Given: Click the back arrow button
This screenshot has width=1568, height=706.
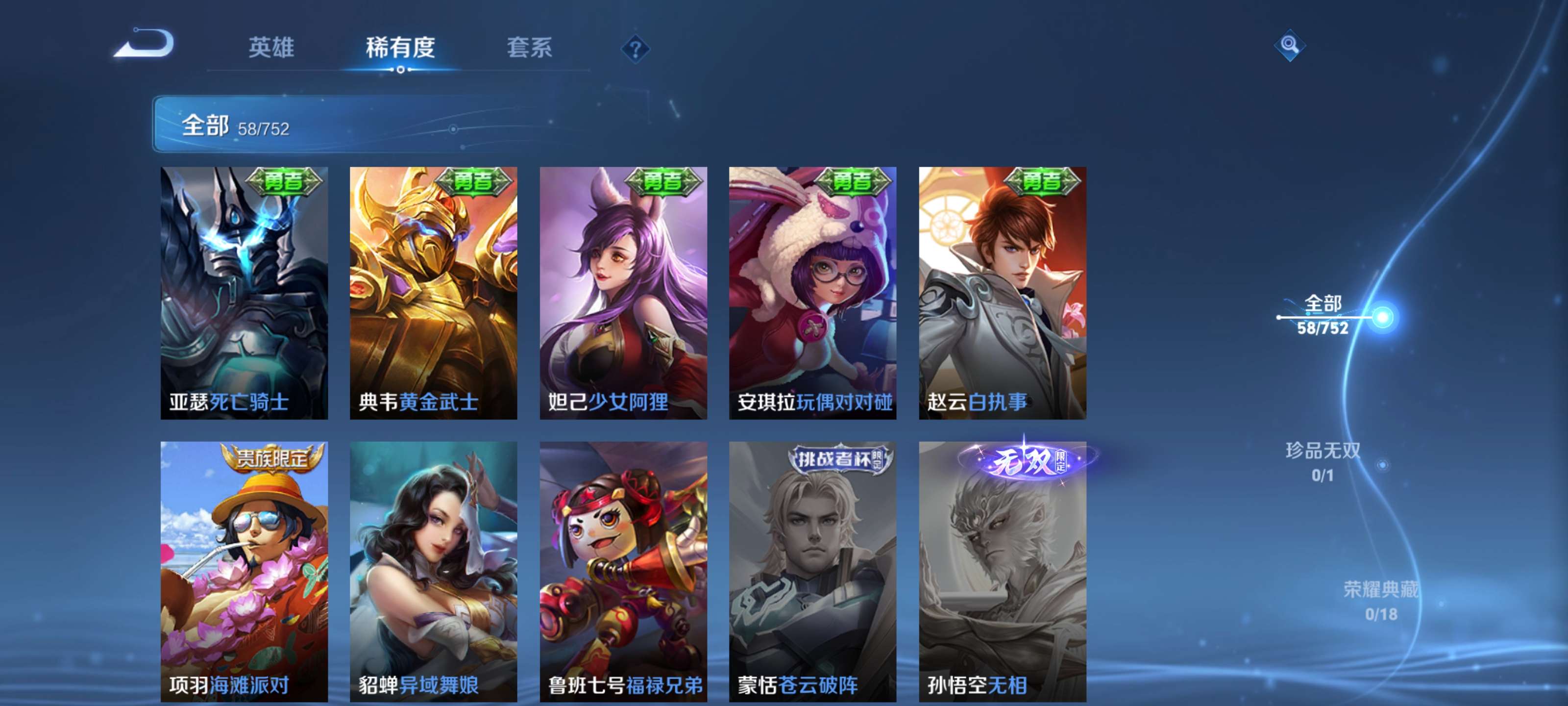Looking at the screenshot, I should click(145, 44).
